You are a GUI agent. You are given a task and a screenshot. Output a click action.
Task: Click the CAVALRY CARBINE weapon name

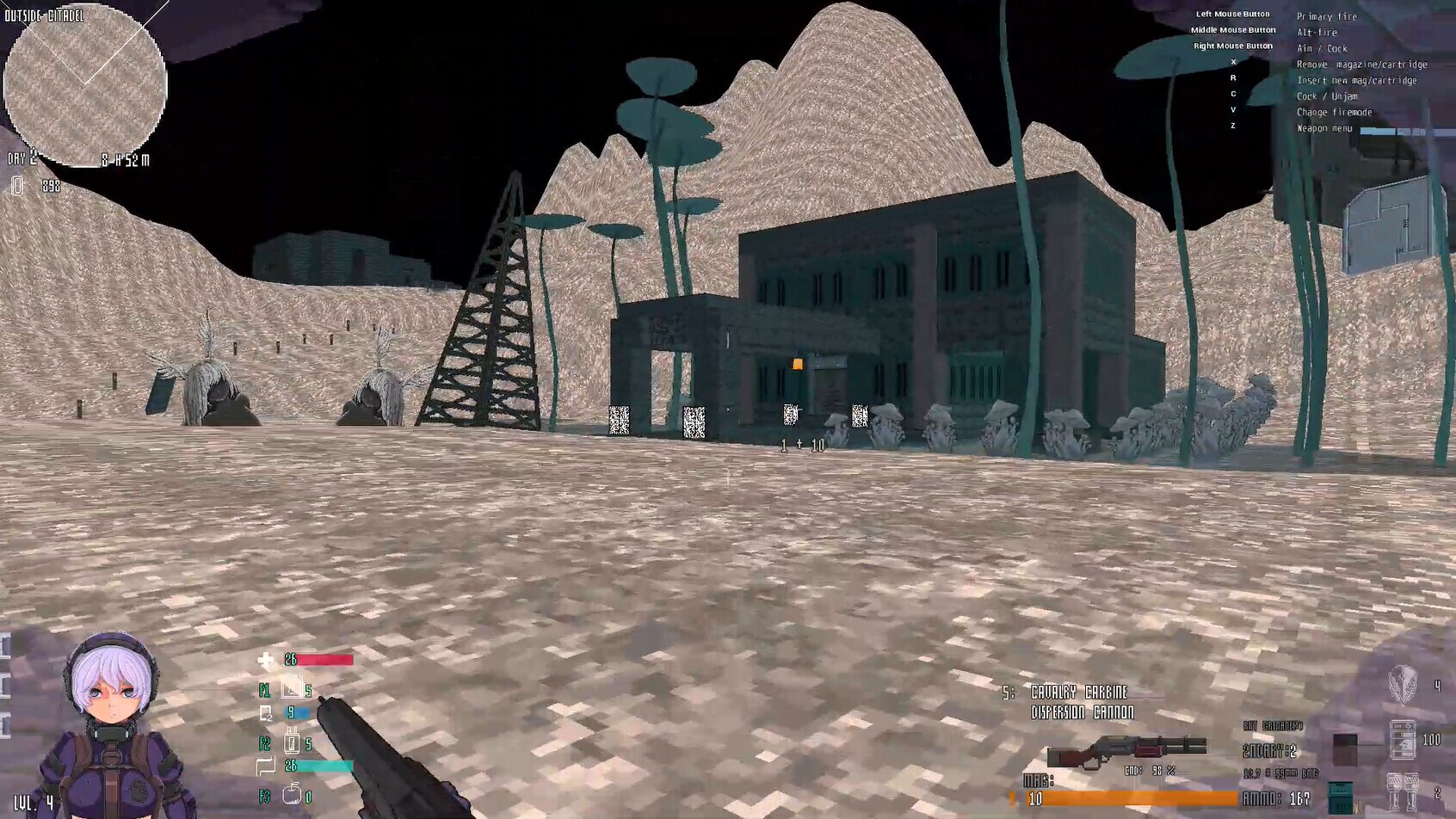tap(1074, 691)
